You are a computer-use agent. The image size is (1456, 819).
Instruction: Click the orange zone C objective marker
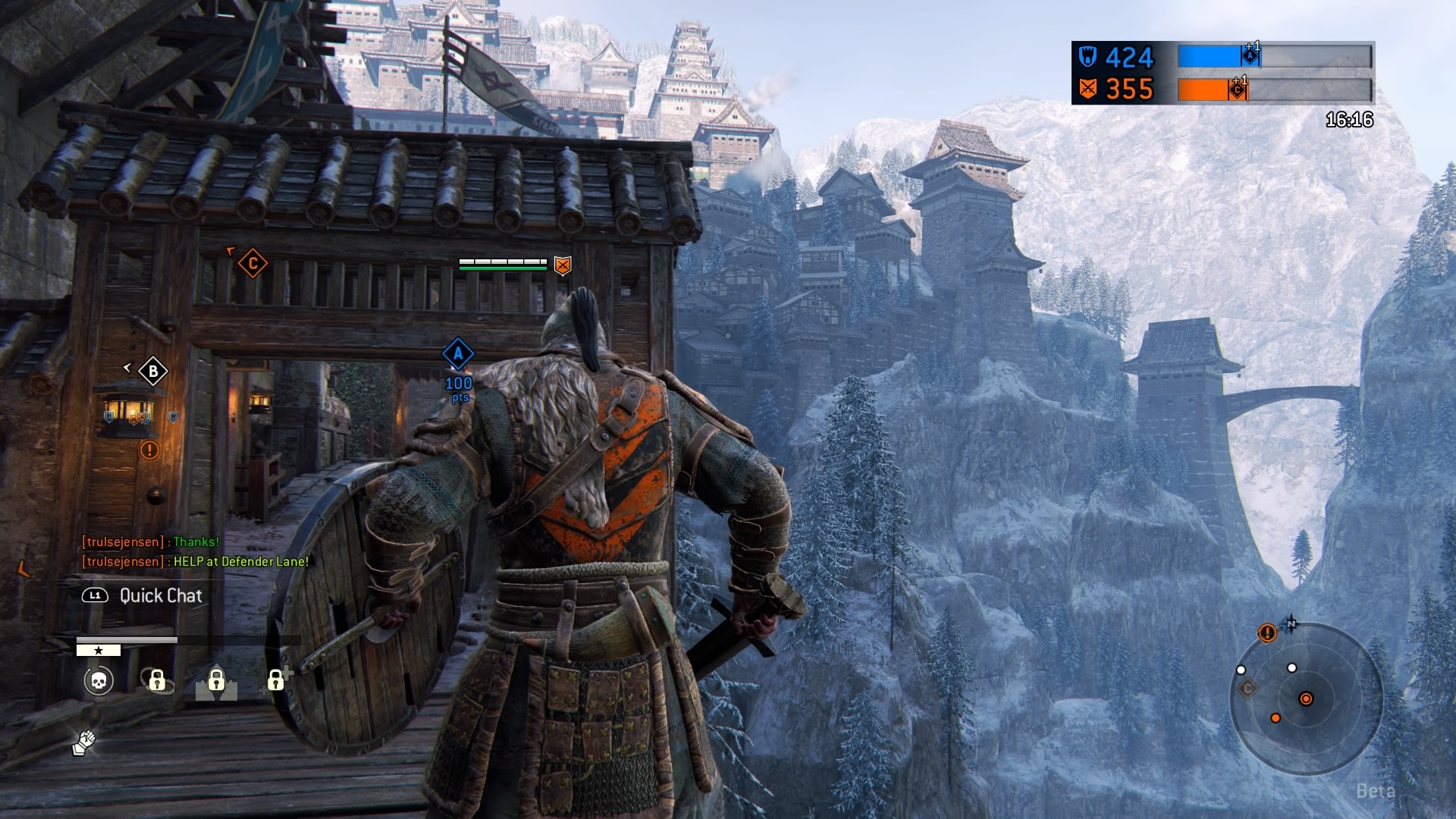click(253, 264)
